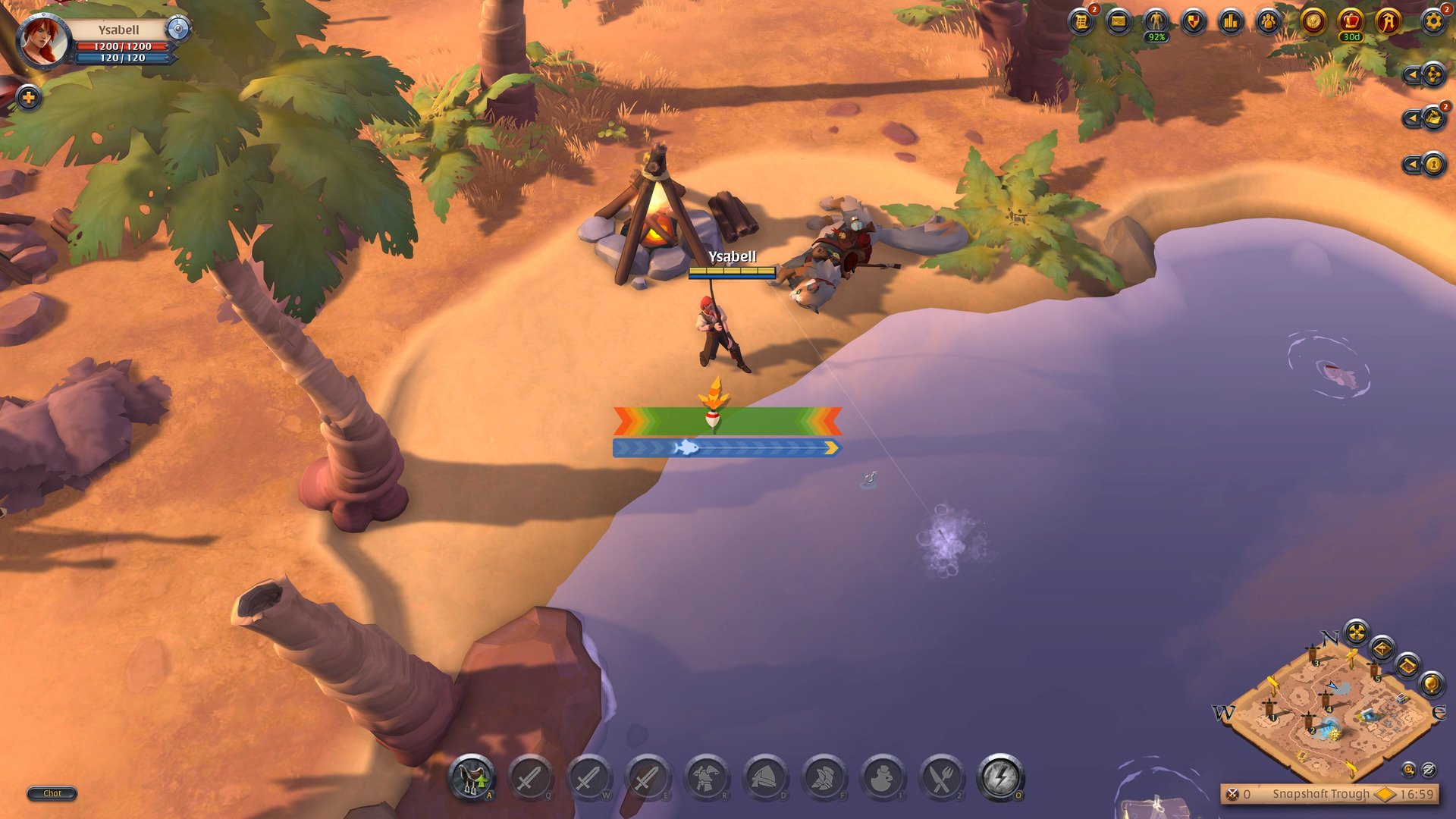Viewport: 1456px width, 819px height.
Task: Open the world map globe near the minimap
Action: coord(1430,685)
